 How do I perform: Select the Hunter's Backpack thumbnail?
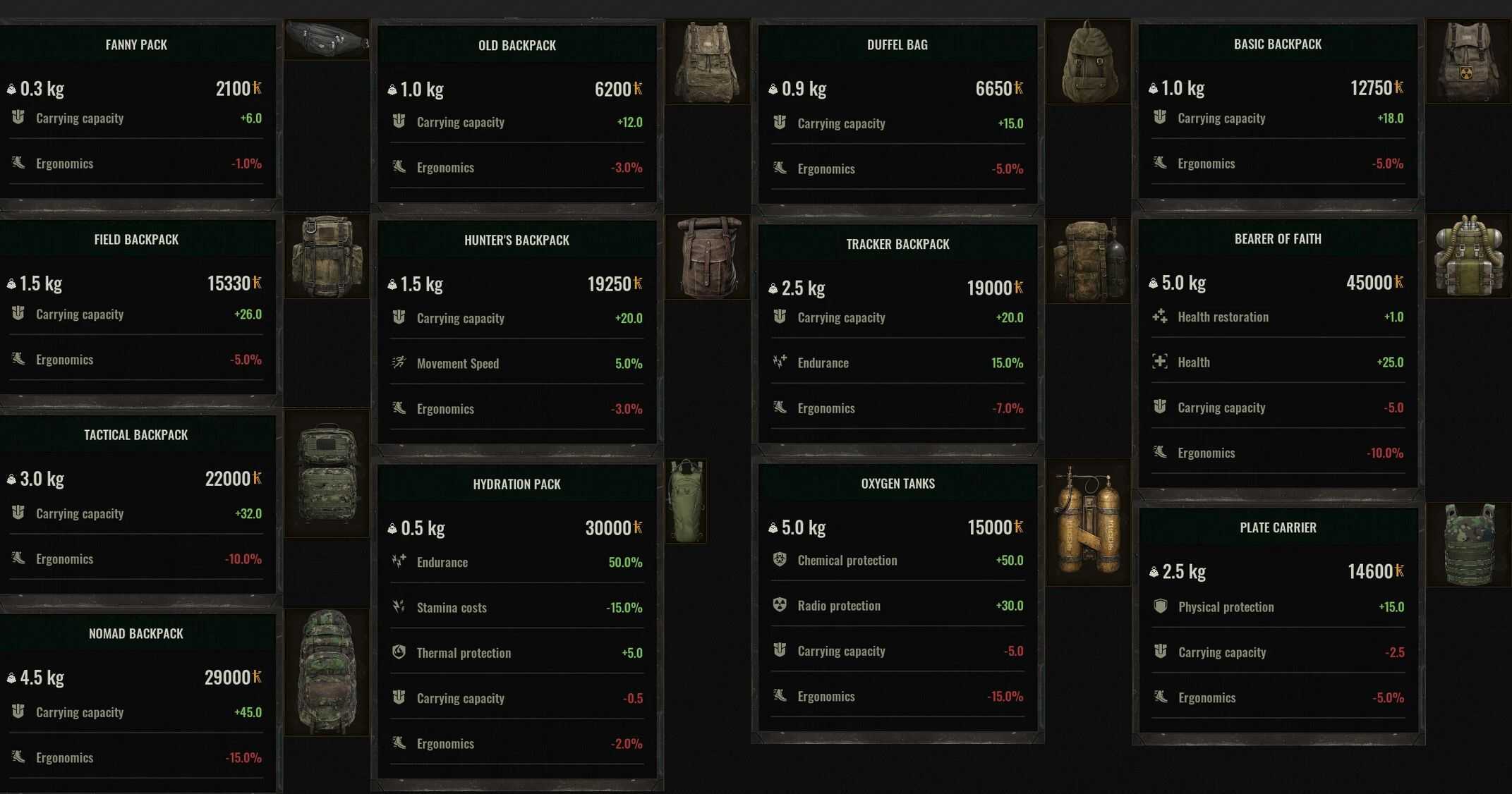coord(707,258)
